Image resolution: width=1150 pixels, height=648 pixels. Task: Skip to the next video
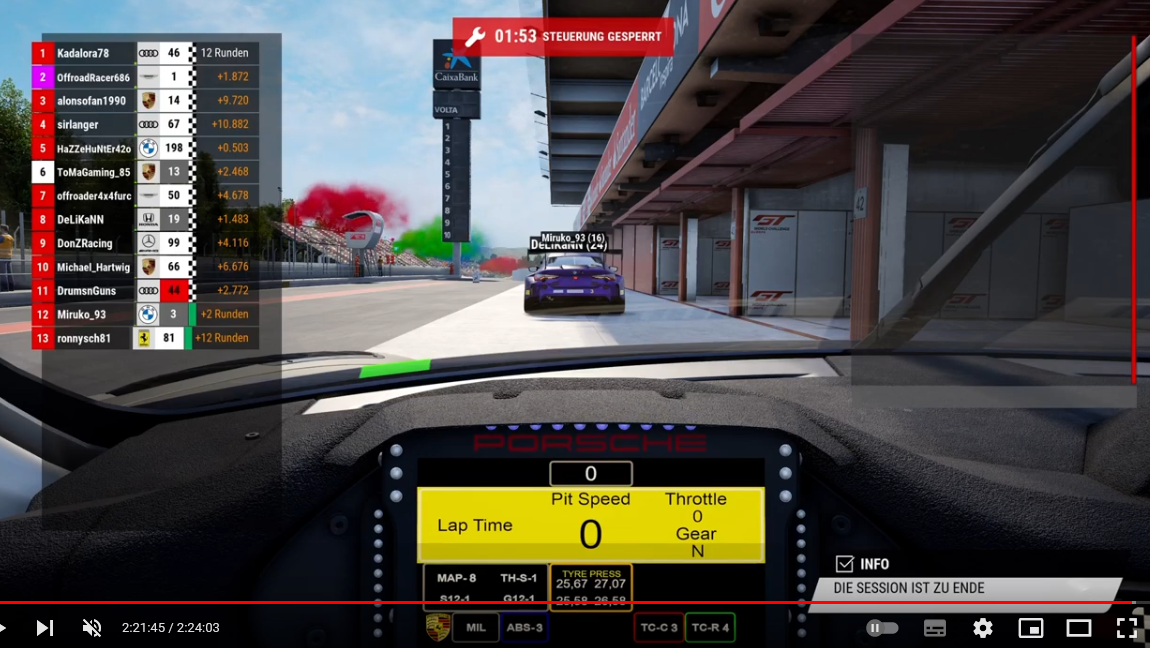click(45, 628)
